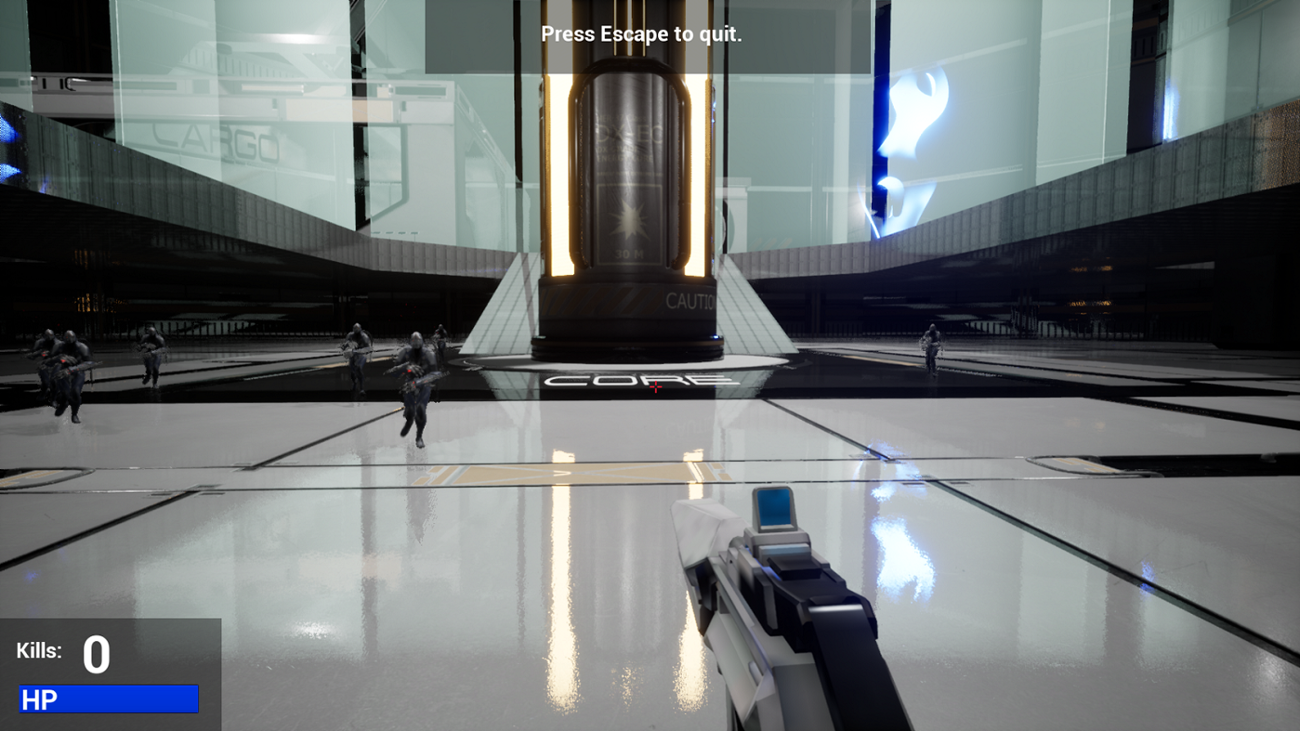Click the Press Escape to quit message

tap(642, 33)
